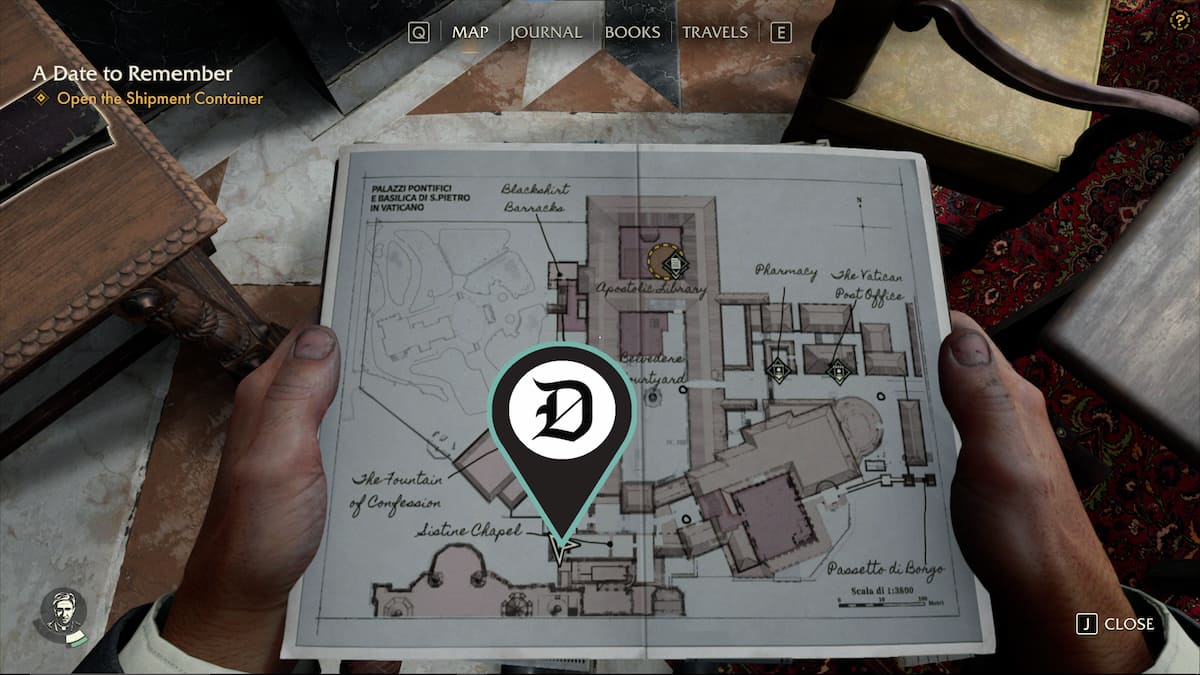Close the map screen
The width and height of the screenshot is (1200, 675).
click(x=1116, y=624)
